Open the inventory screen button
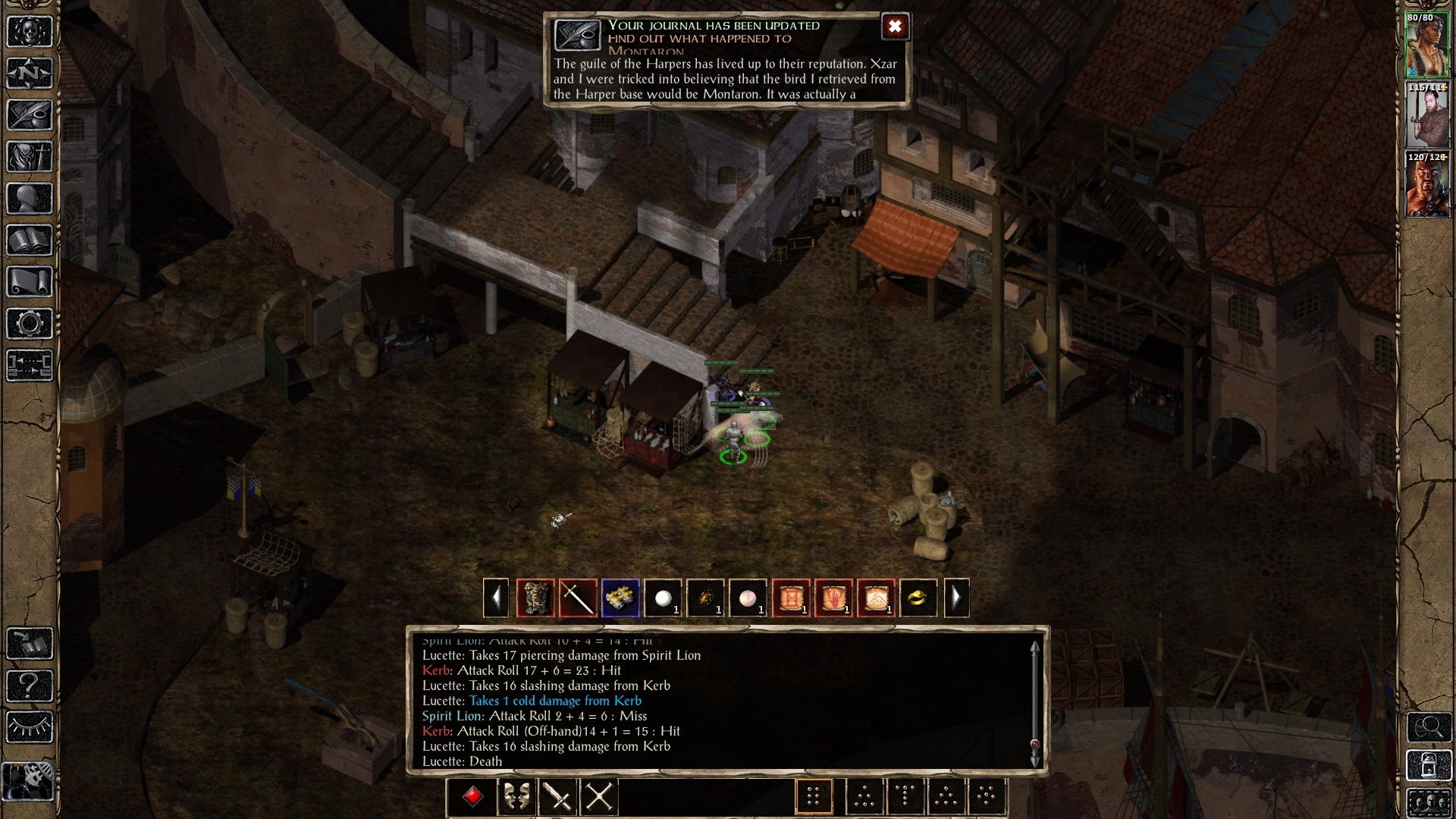1456x819 pixels. pos(30,157)
